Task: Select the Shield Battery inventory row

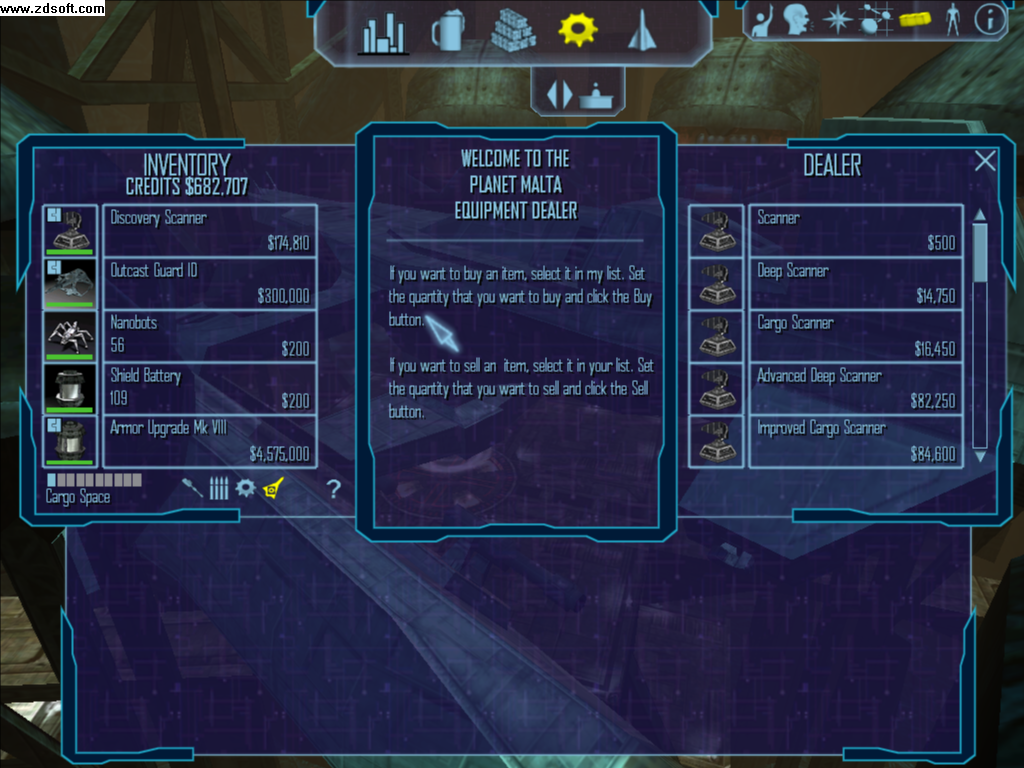Action: click(213, 388)
